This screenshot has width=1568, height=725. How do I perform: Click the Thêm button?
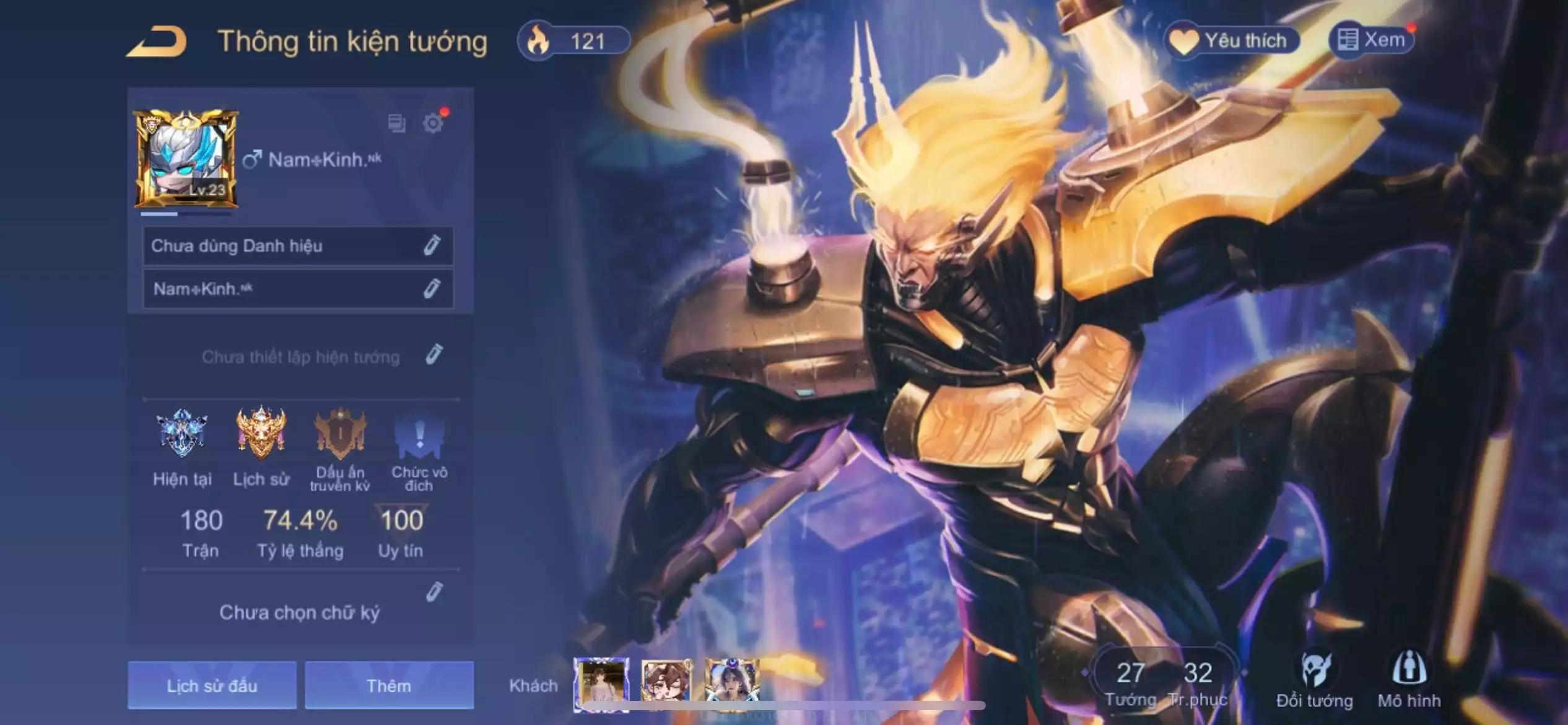[389, 685]
